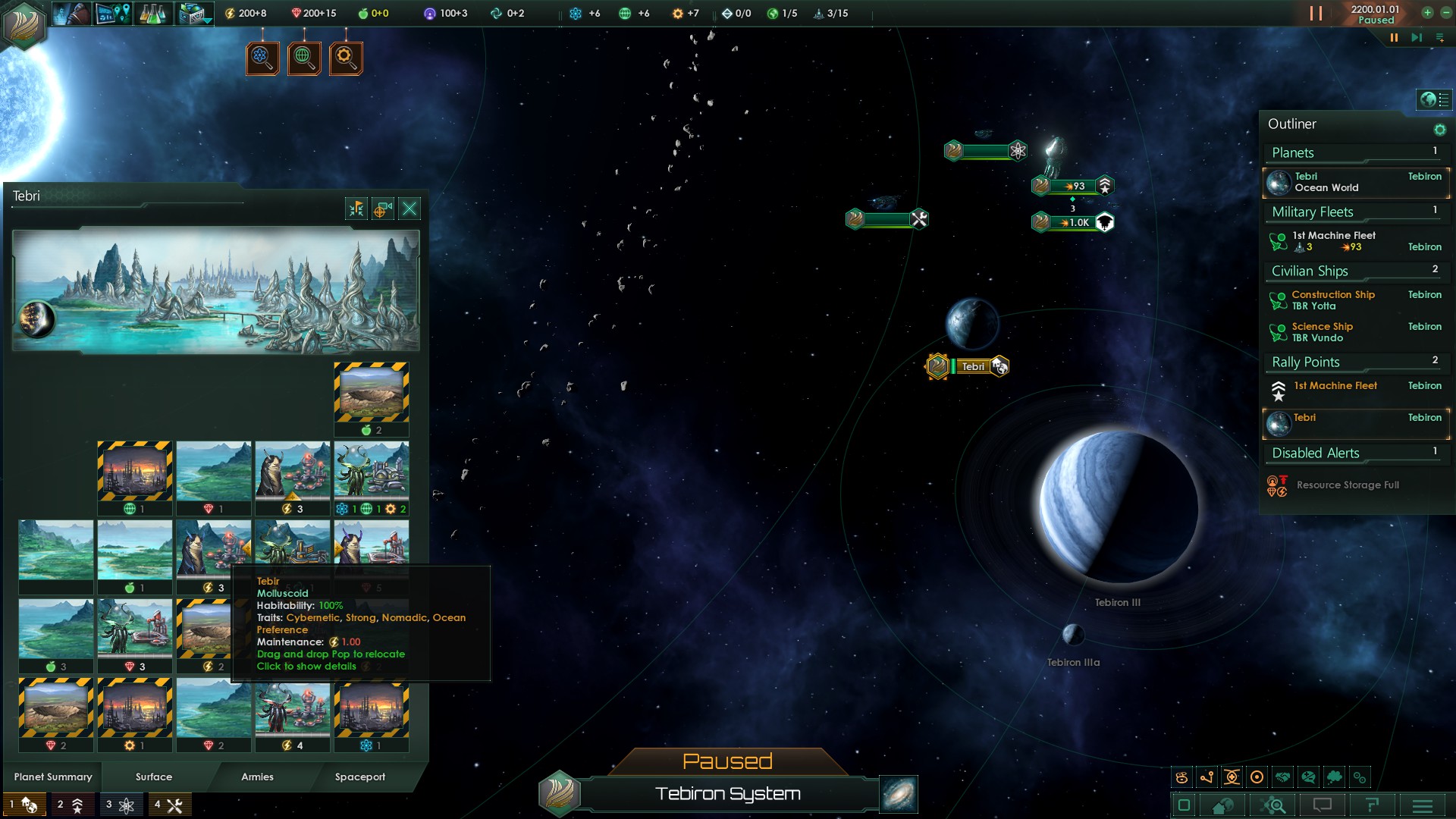Screen dimensions: 1456x819
Task: Open the main menu hamburger button
Action: click(x=1423, y=805)
